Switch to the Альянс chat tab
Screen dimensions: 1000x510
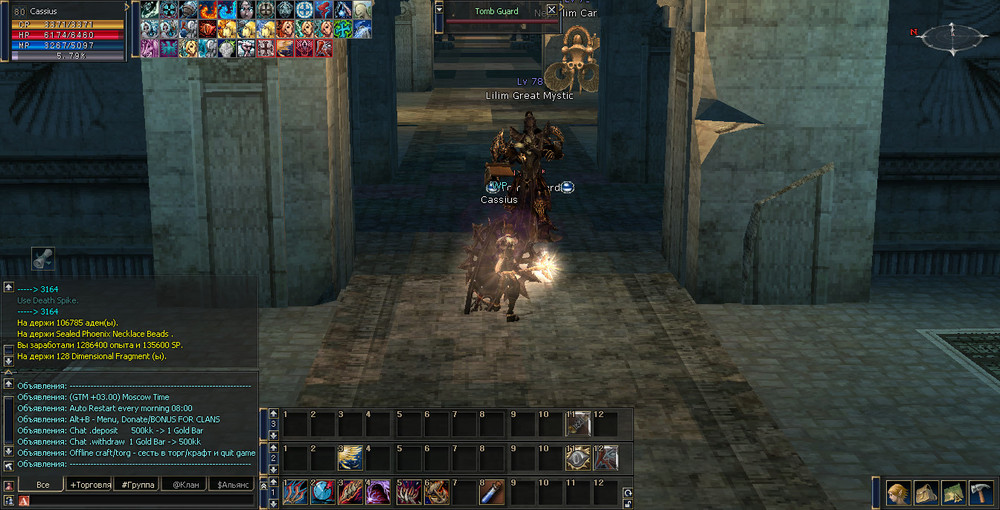click(x=232, y=484)
